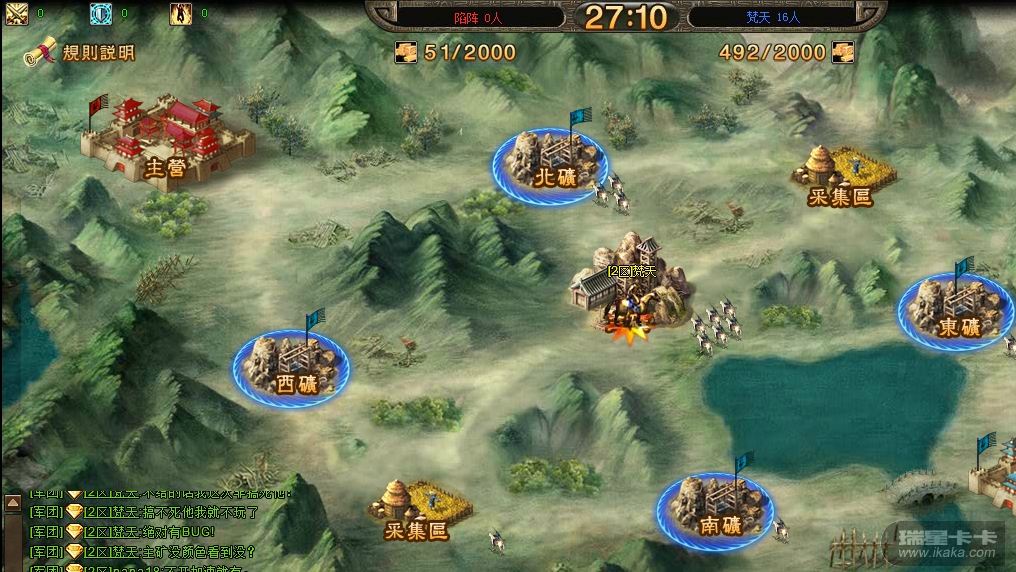Select the 東礦 east mine node

coord(956,311)
